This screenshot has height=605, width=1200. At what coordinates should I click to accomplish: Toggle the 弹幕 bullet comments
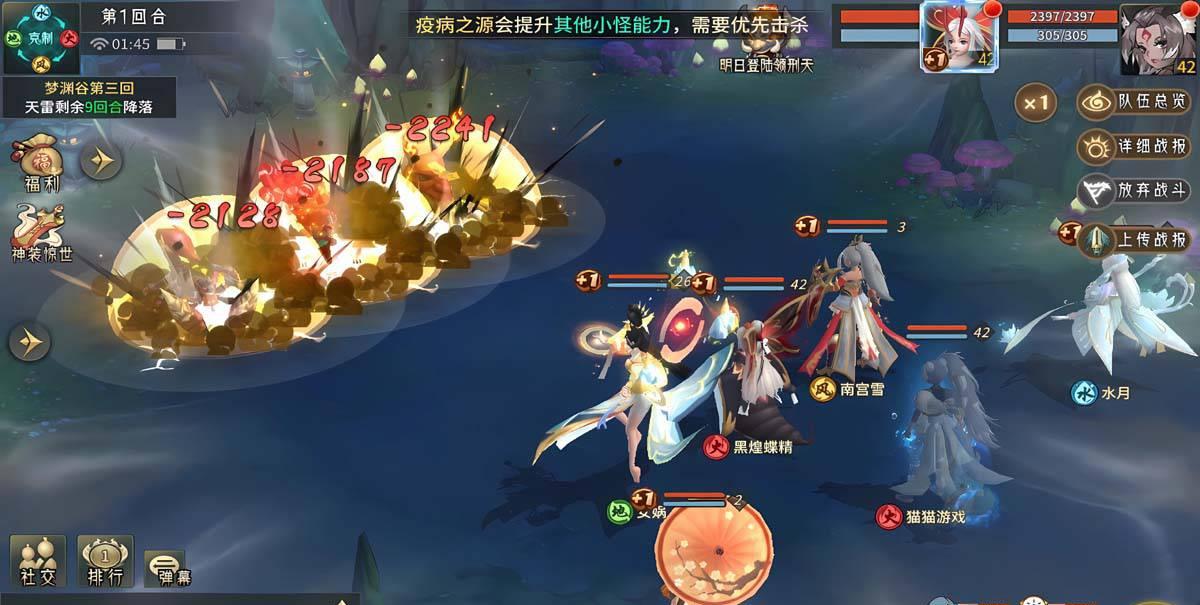pyautogui.click(x=166, y=567)
